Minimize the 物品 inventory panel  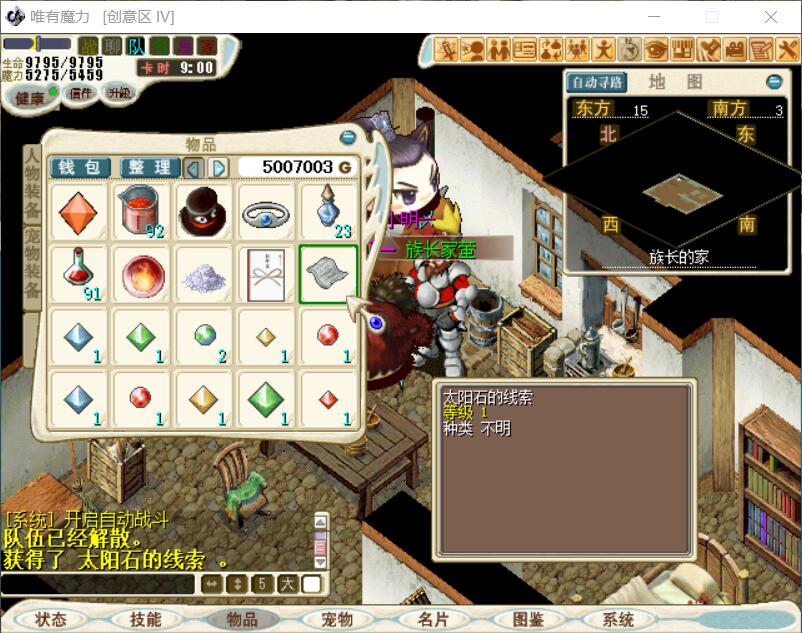pos(348,137)
